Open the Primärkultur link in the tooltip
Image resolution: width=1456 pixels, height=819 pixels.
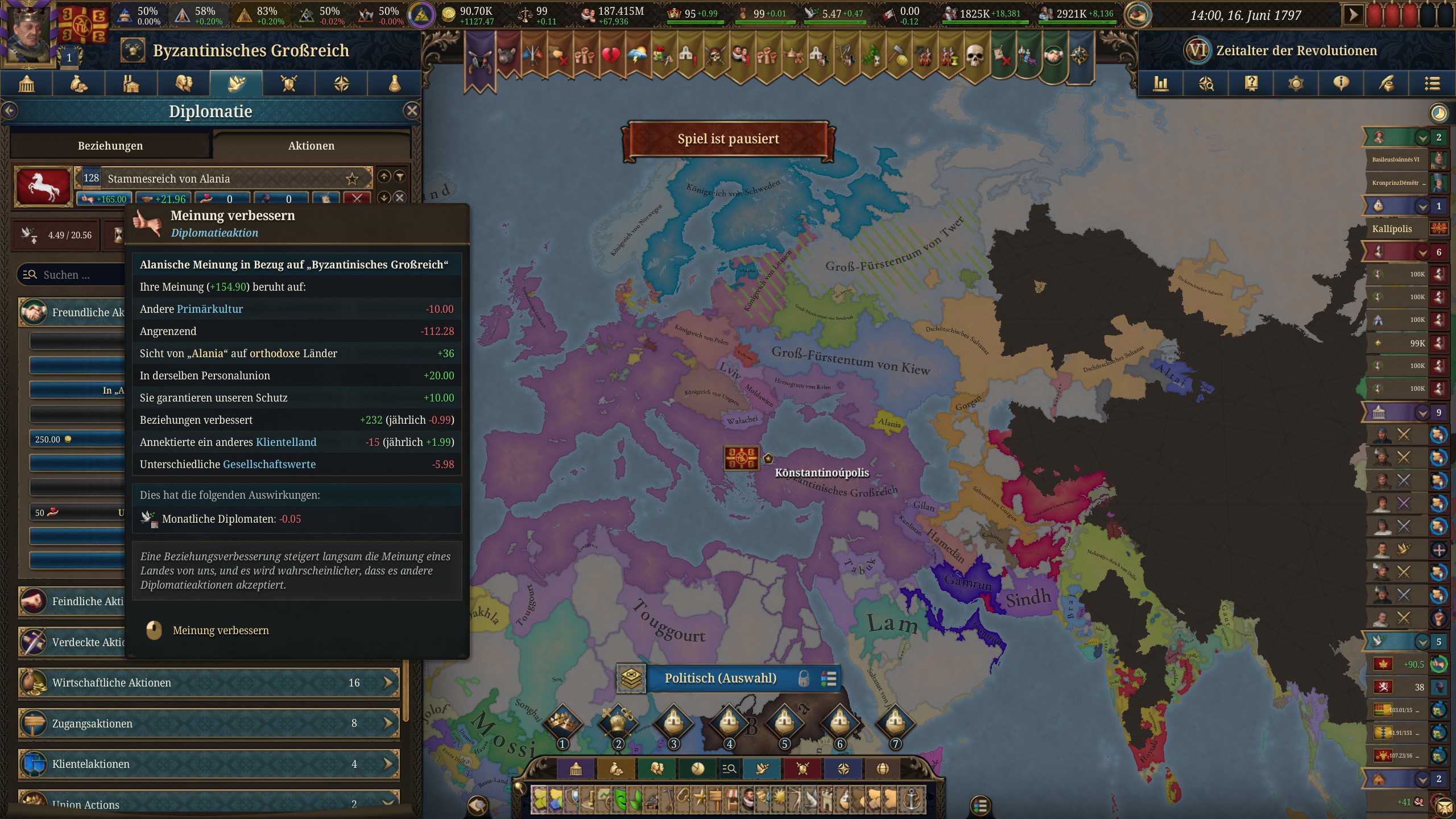[x=210, y=309]
